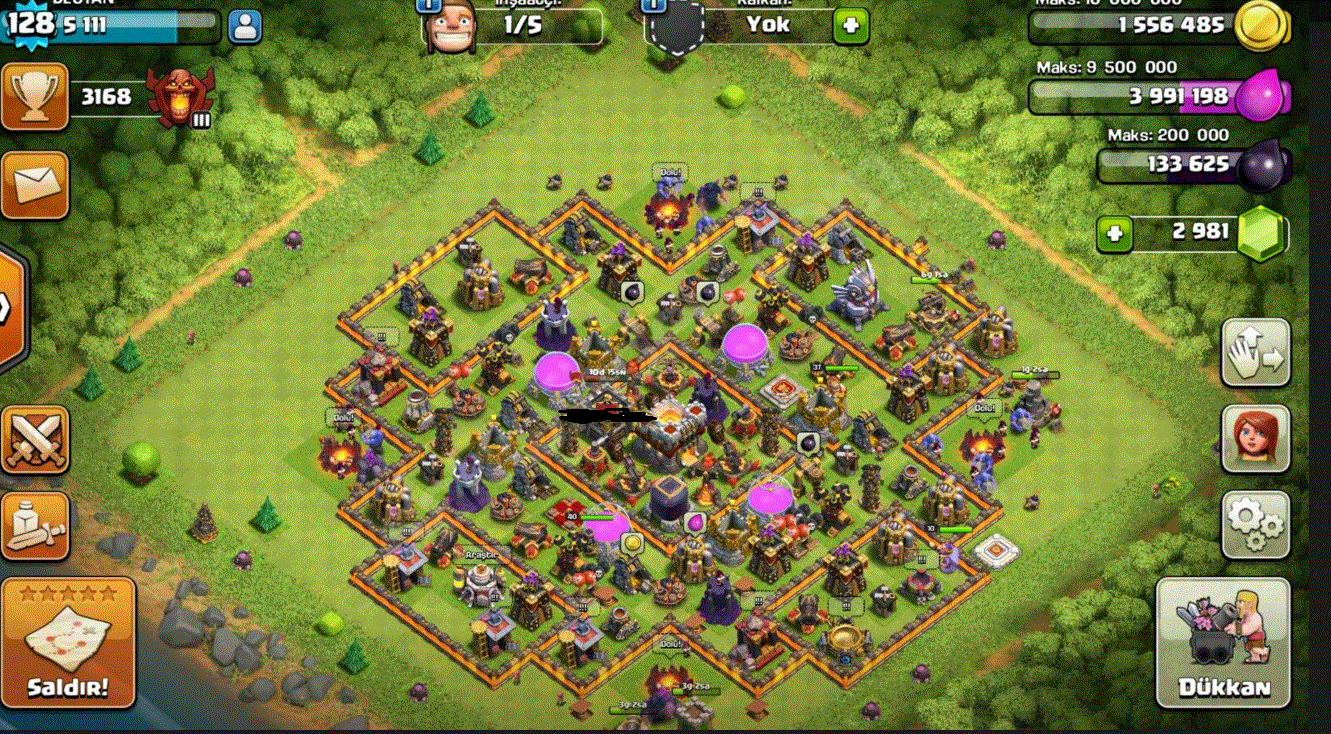Add gems with the green plus button
This screenshot has height=734, width=1331.
(1115, 235)
